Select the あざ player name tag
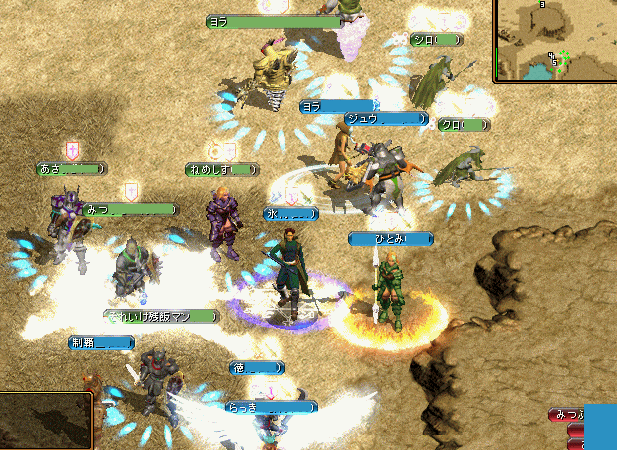Screen dimensions: 617x450 (72, 170)
